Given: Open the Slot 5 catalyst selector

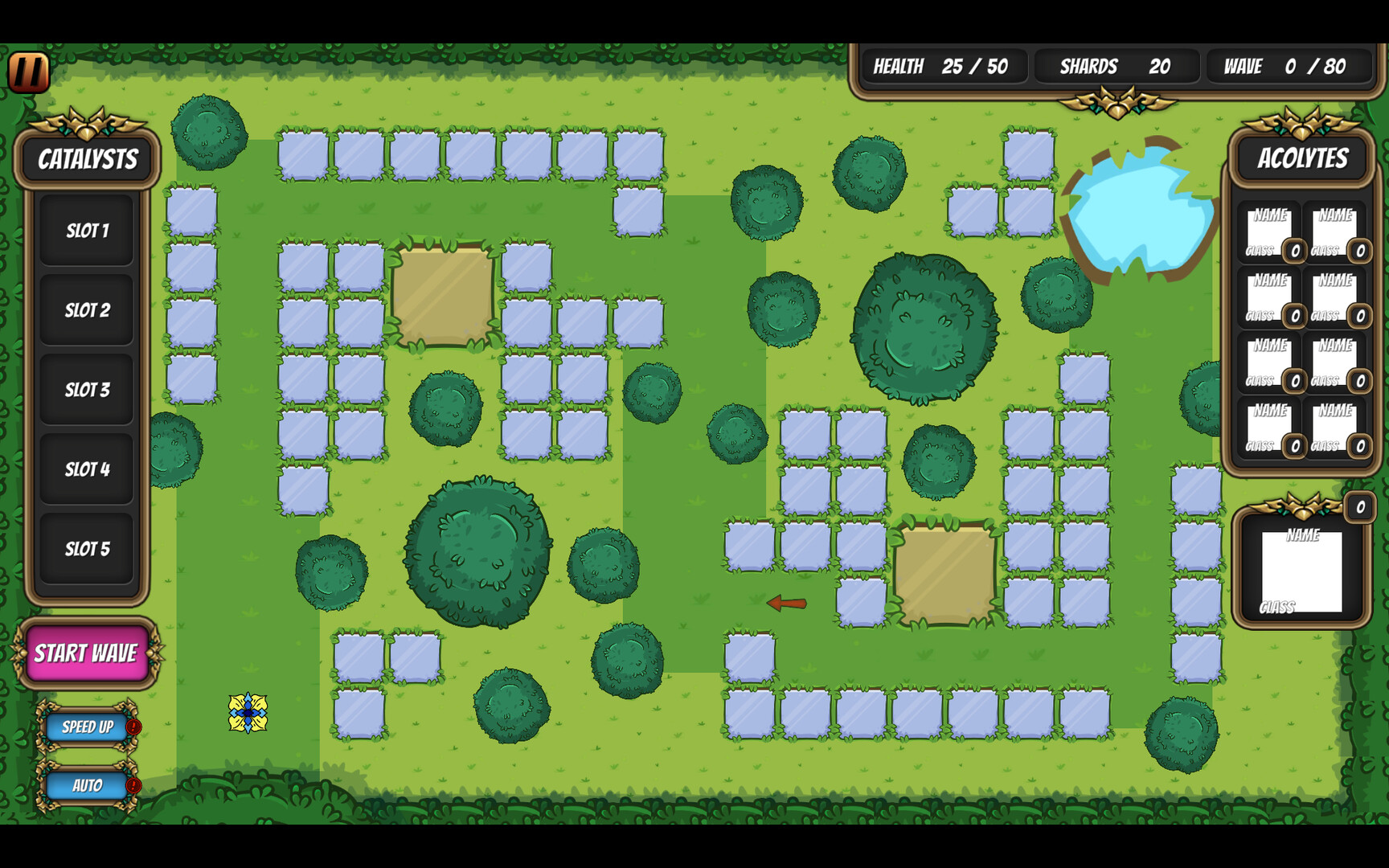Looking at the screenshot, I should [87, 548].
